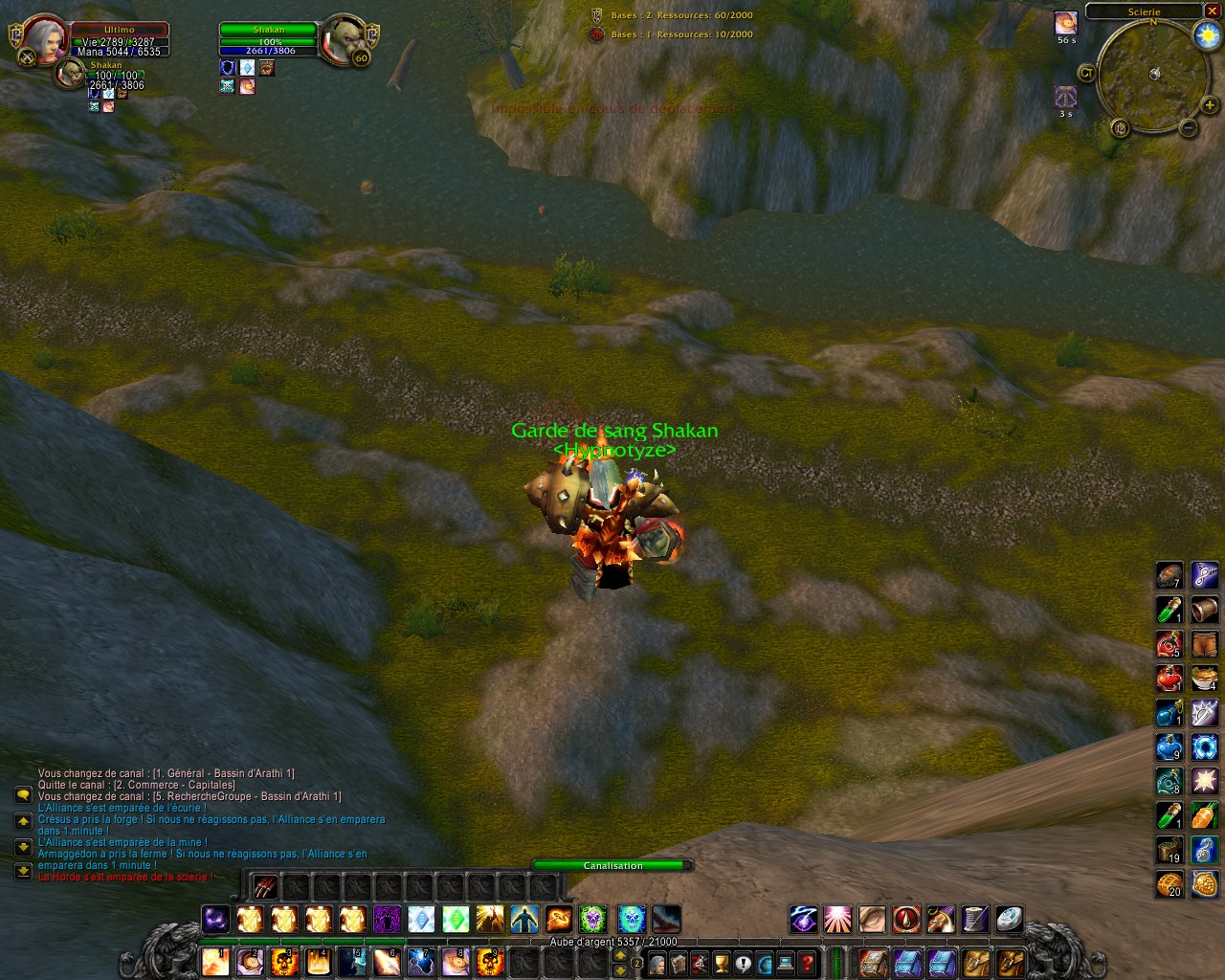Open the red question mark help button
The width and height of the screenshot is (1225, 980).
pos(808,962)
